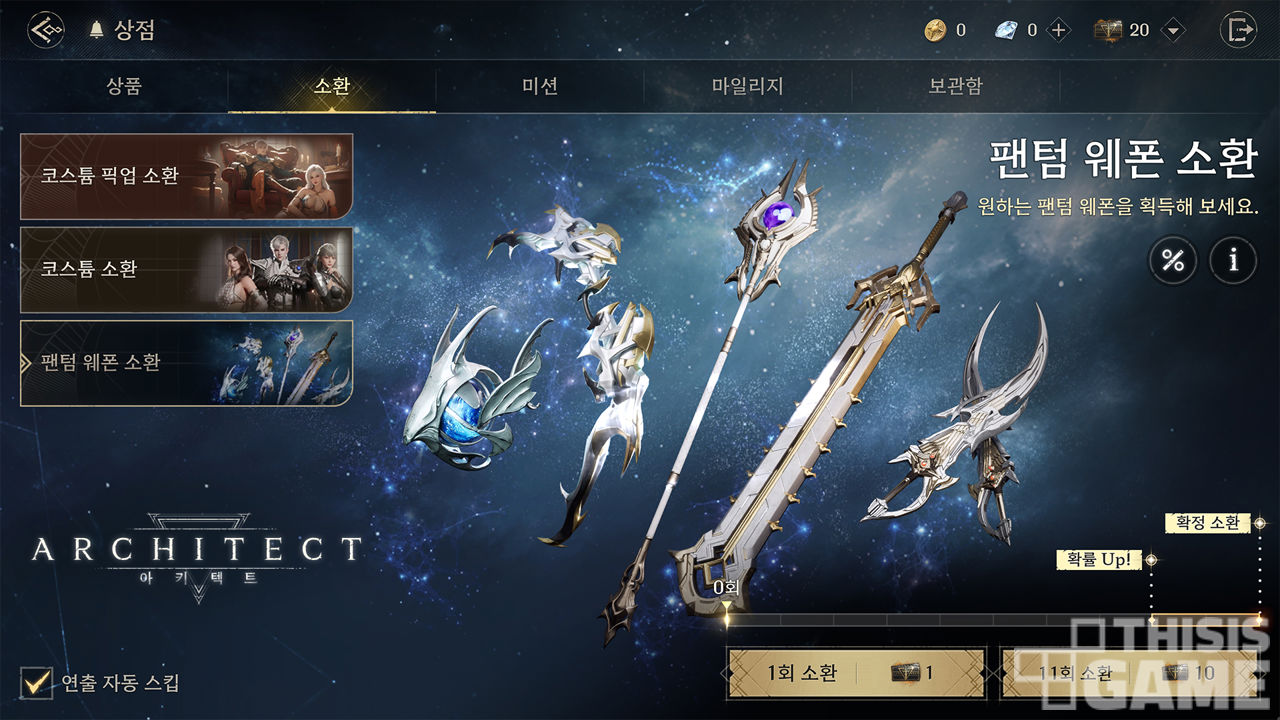The height and width of the screenshot is (720, 1280).
Task: Open the 미션 tab
Action: click(x=540, y=86)
